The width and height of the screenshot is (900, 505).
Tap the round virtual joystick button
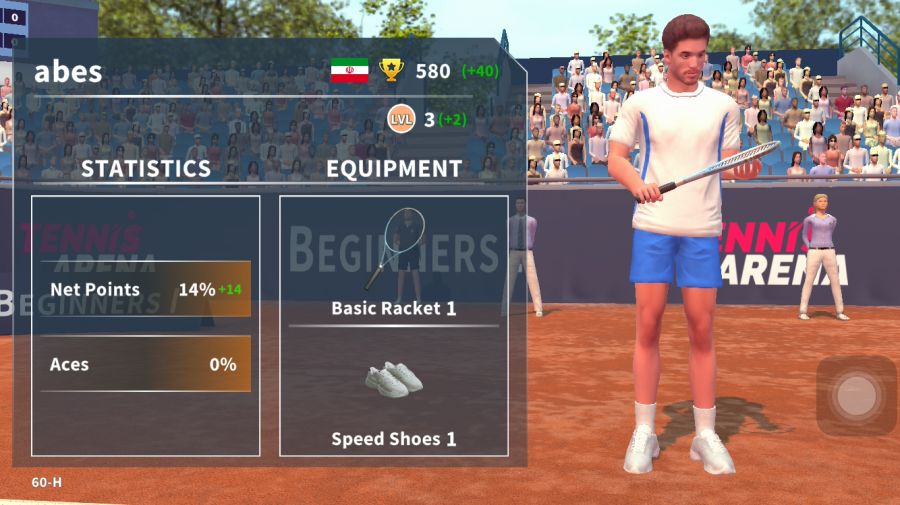pyautogui.click(x=855, y=396)
